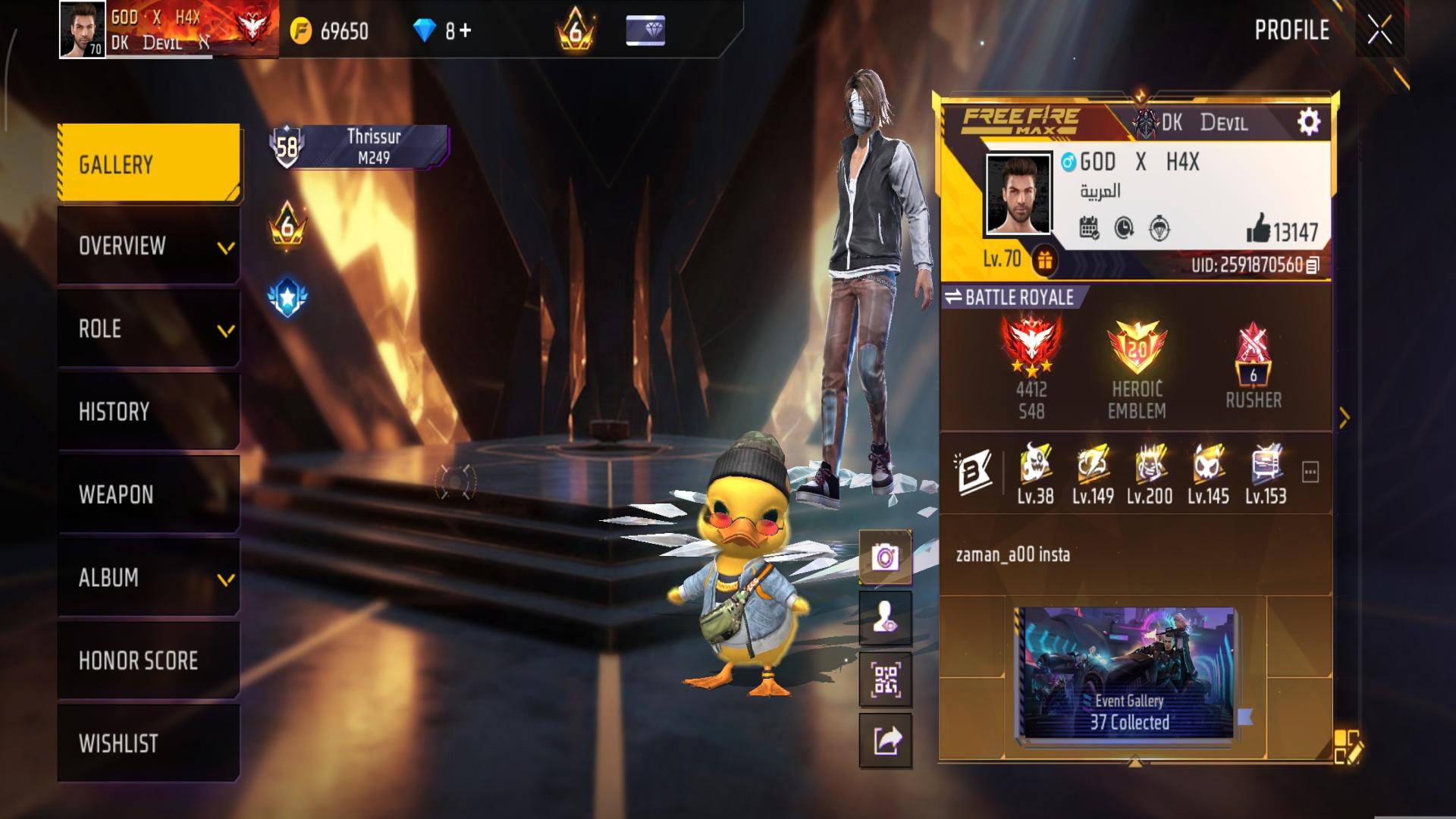Copy the player UID
Screen dimensions: 1456x819
1313,265
